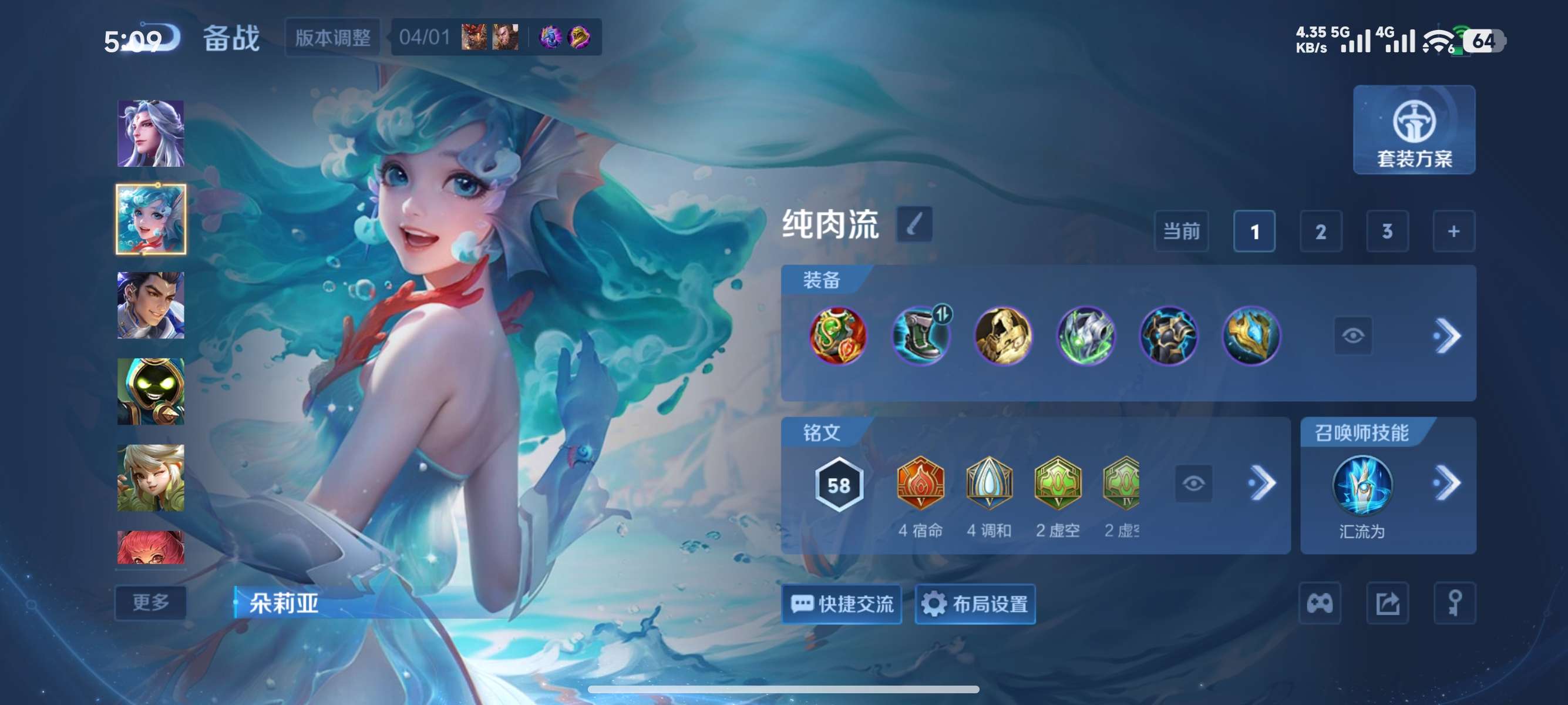Open the 套装方案 loadout panel
Image resolution: width=1568 pixels, height=705 pixels.
[1414, 131]
